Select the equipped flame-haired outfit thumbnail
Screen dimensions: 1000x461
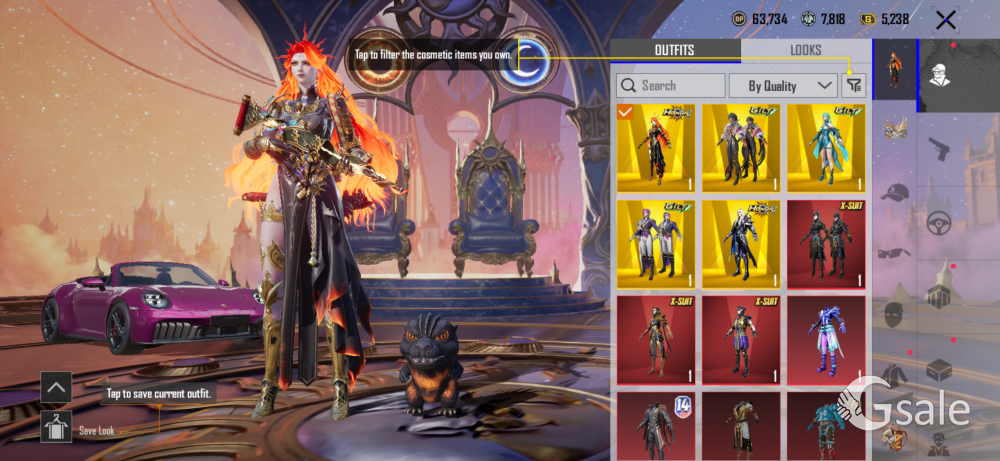(656, 148)
